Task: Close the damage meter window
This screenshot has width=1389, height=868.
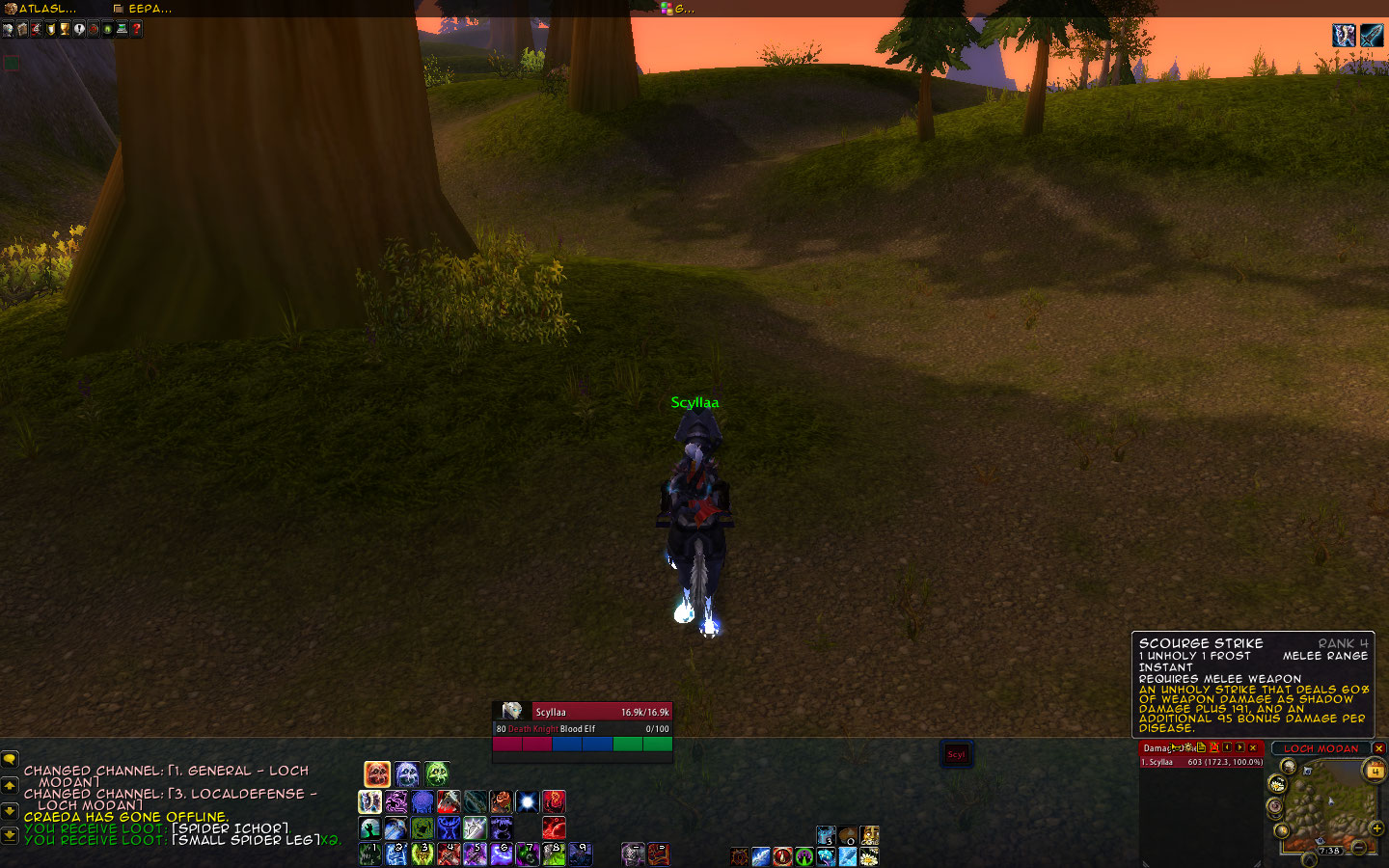Action: click(1253, 747)
